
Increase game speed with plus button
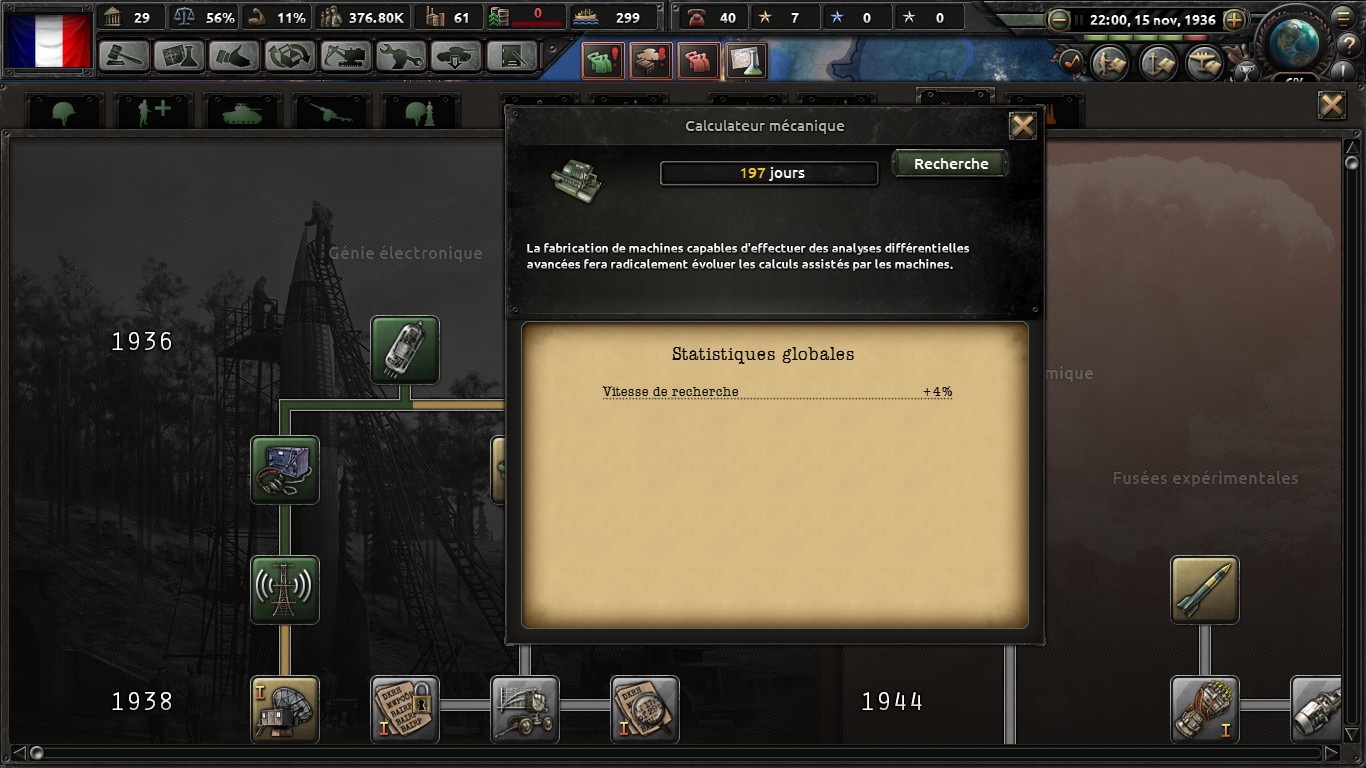(x=1234, y=20)
